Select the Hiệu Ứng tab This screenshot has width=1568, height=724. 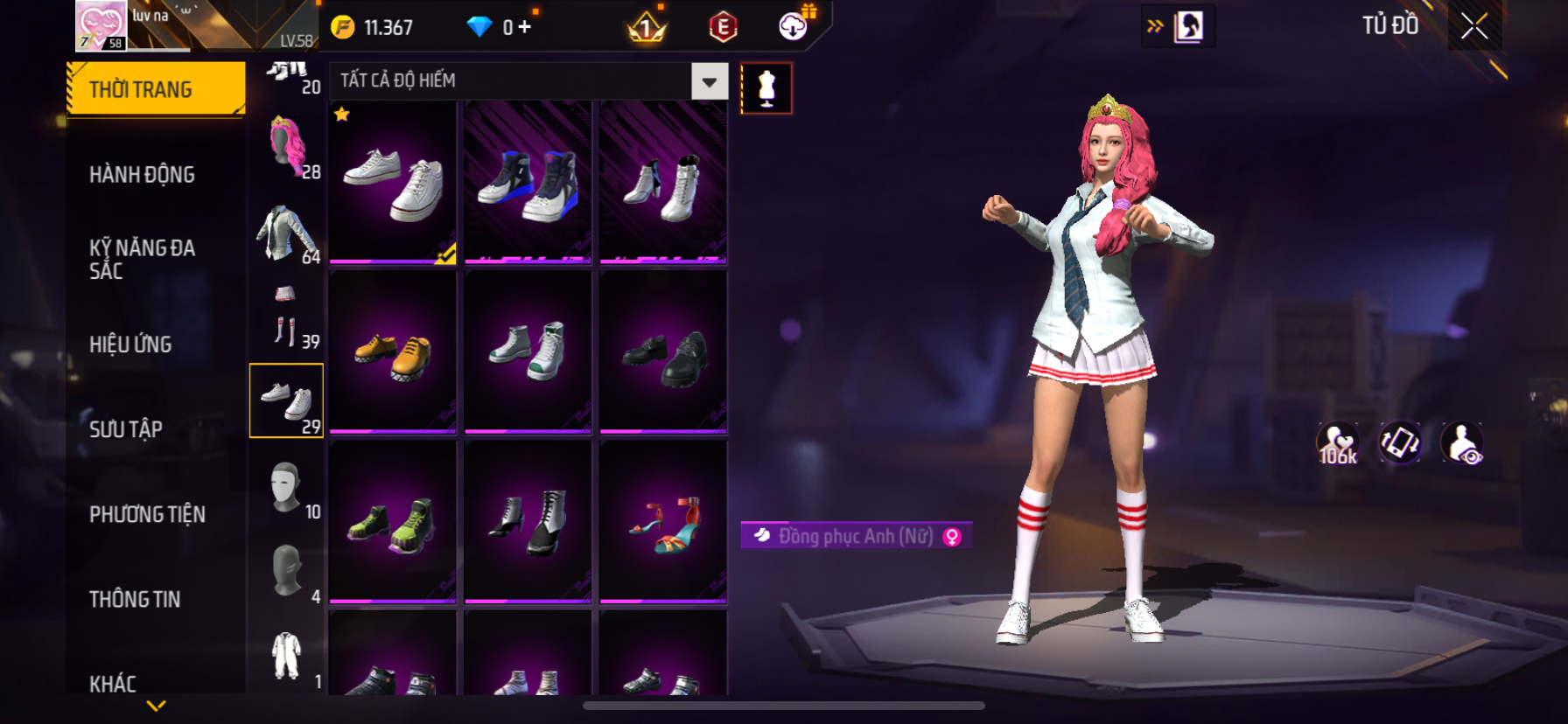[x=130, y=345]
